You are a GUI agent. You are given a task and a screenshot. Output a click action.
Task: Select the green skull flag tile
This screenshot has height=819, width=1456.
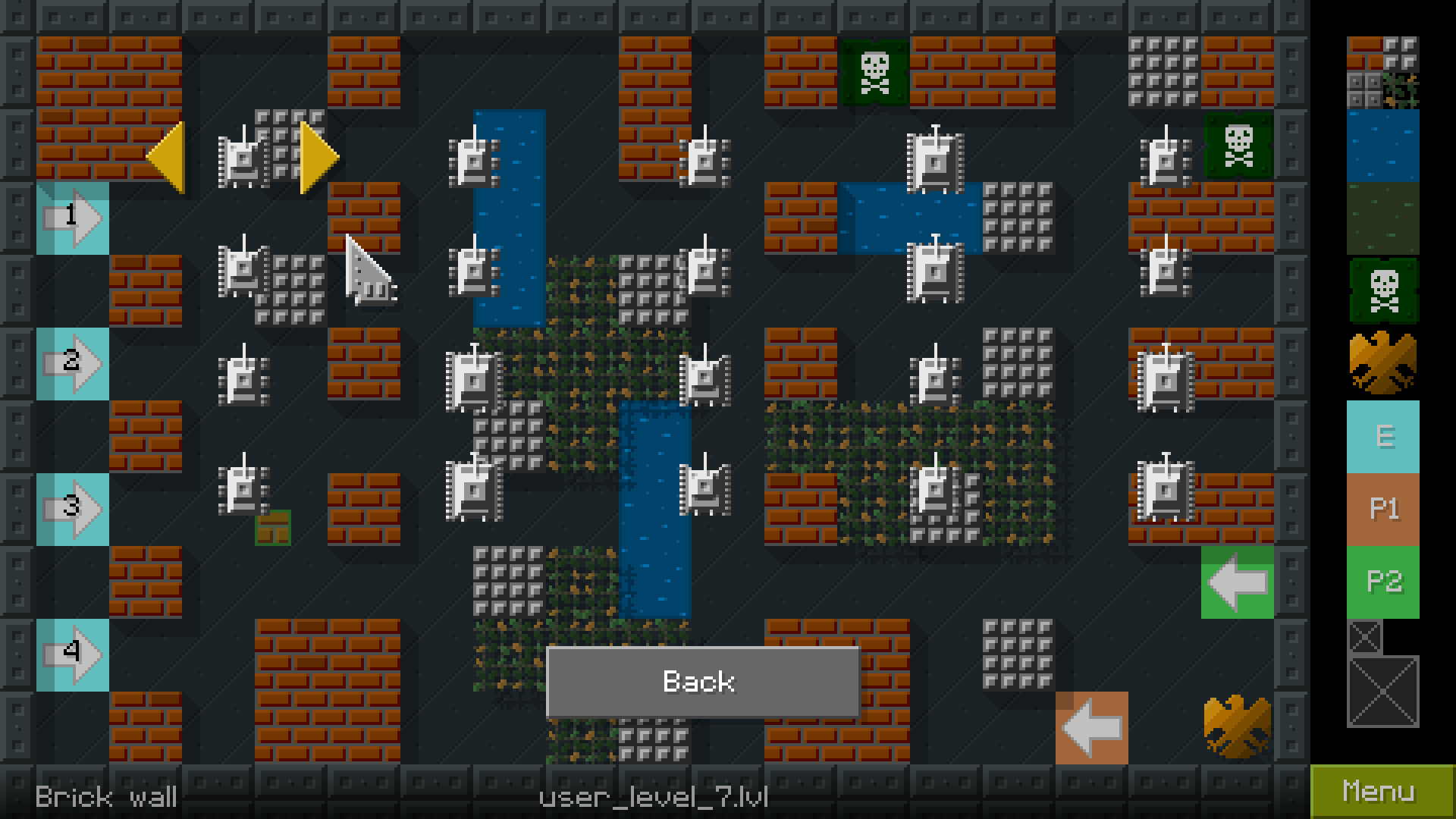click(1384, 292)
